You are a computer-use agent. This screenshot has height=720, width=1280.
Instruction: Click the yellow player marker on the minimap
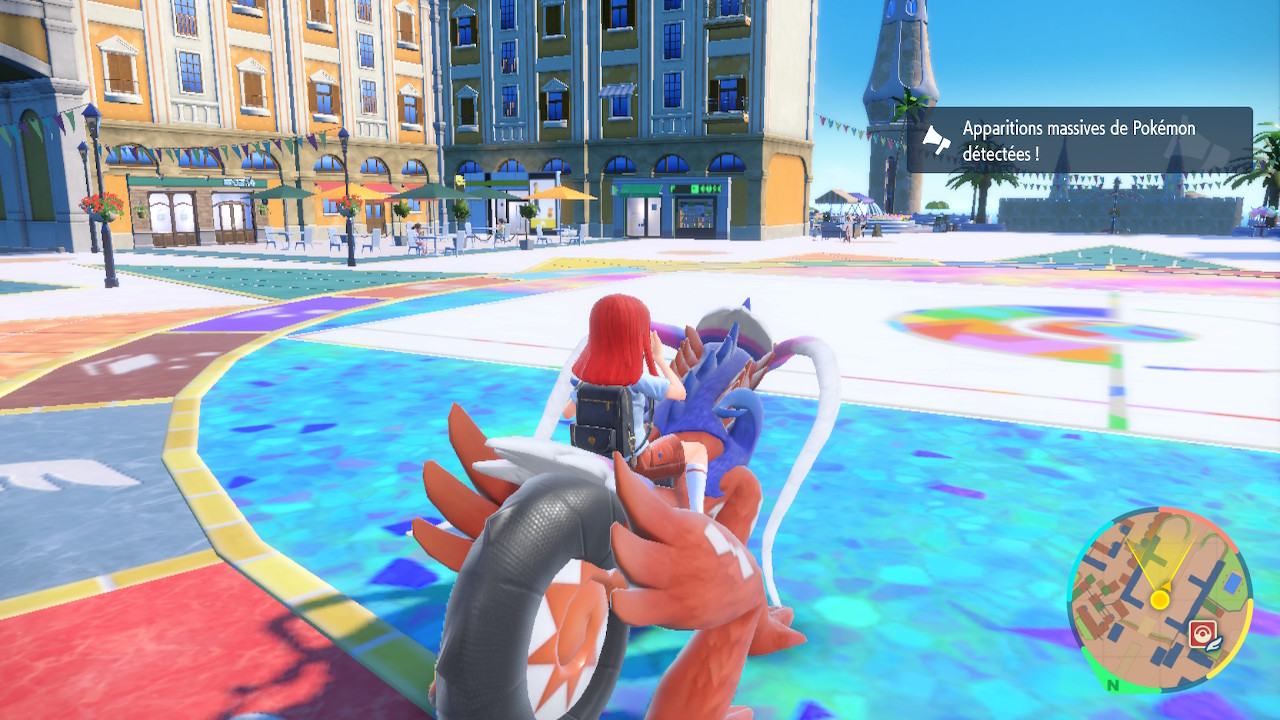click(x=1159, y=600)
